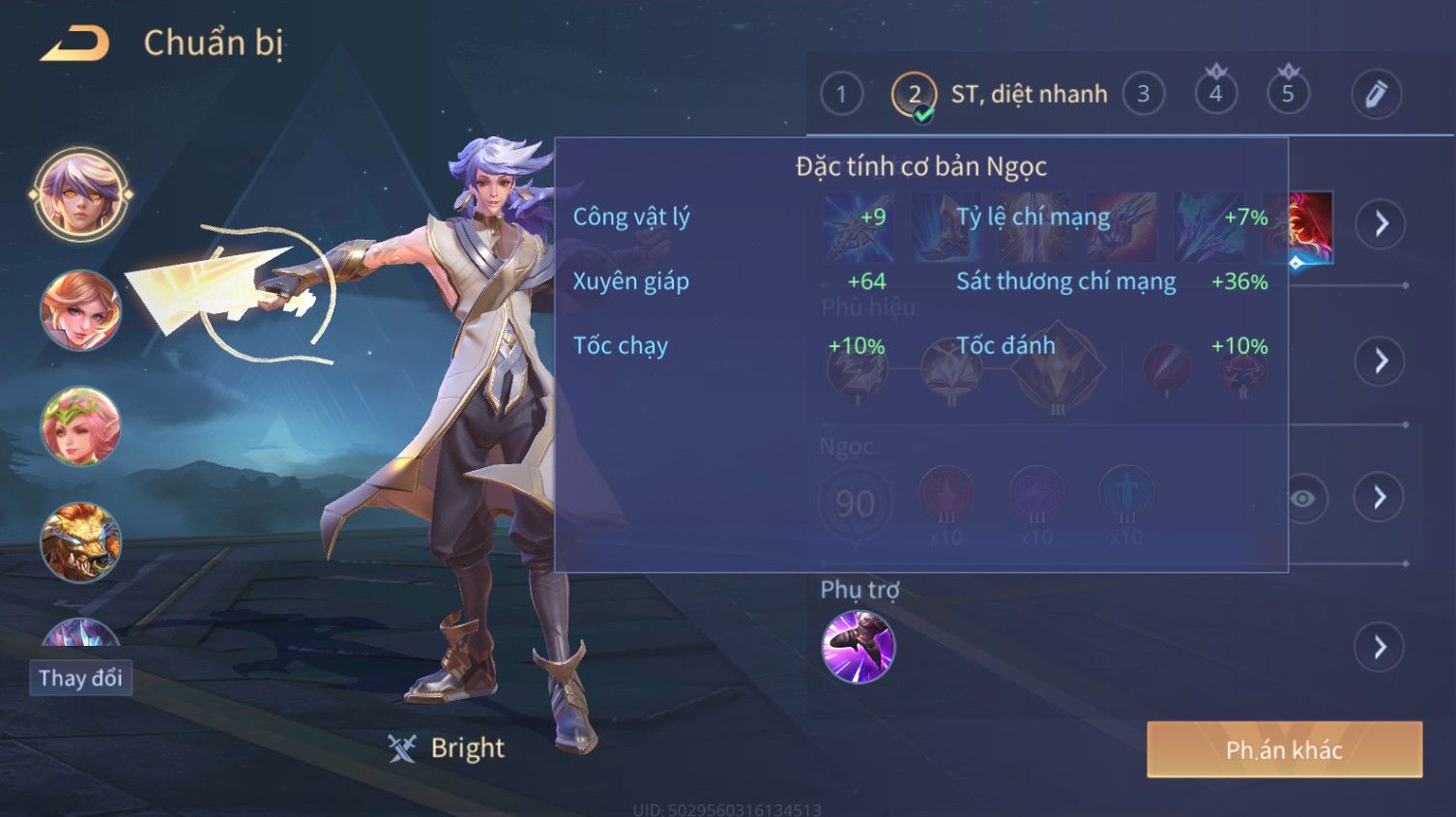The height and width of the screenshot is (817, 1456).
Task: Choose preset slot 4
Action: [1215, 95]
